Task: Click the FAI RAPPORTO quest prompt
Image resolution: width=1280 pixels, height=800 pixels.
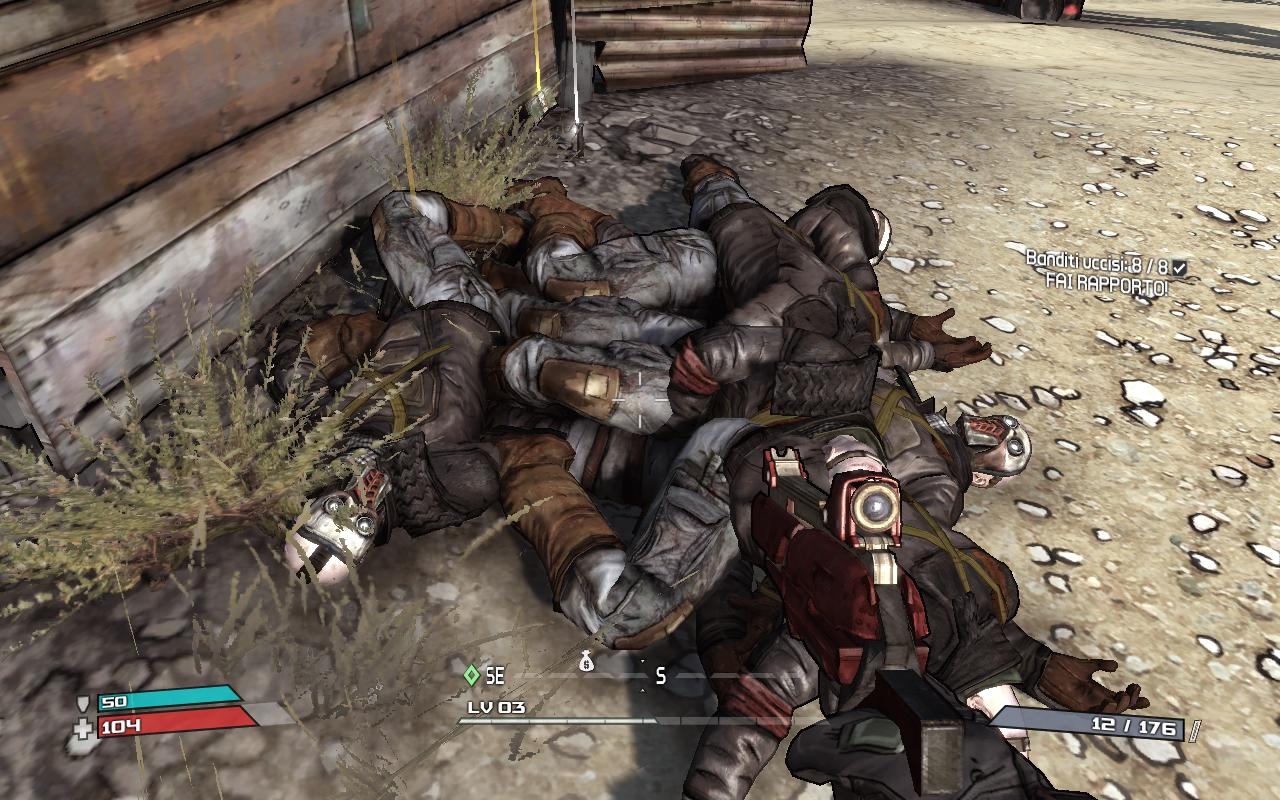Action: tap(1107, 281)
